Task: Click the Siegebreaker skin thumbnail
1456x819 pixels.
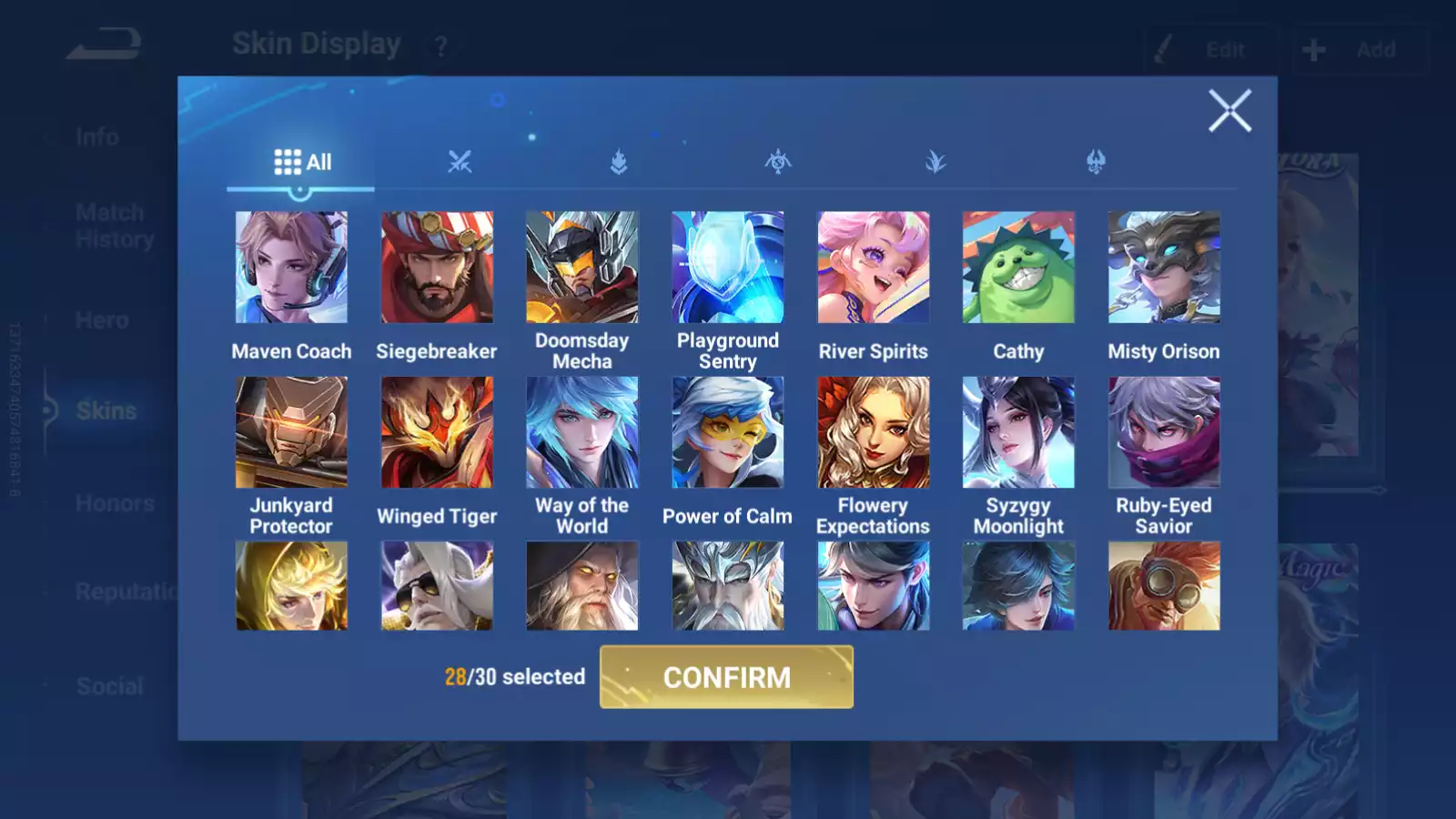Action: coord(438,266)
